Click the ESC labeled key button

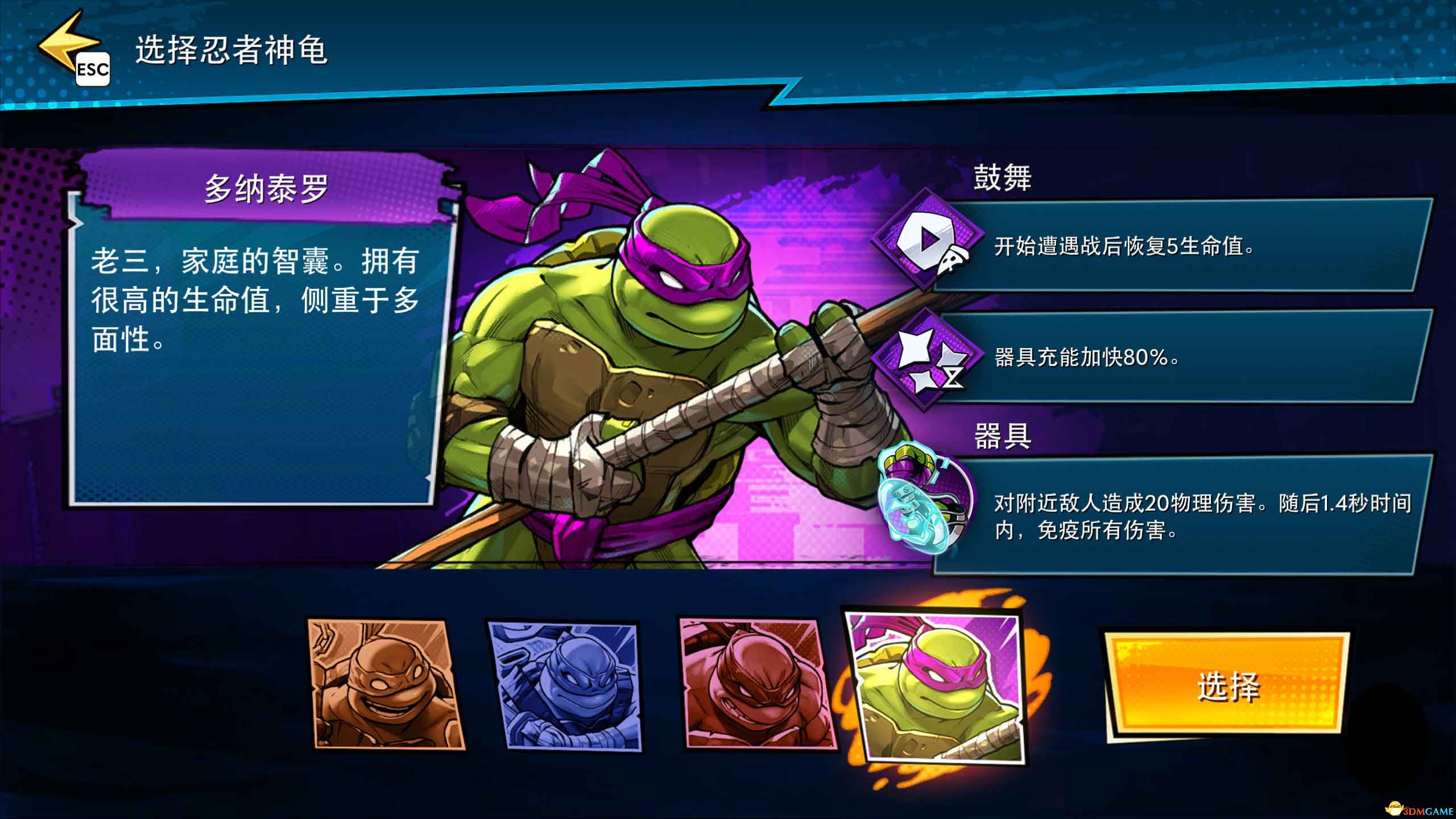94,70
